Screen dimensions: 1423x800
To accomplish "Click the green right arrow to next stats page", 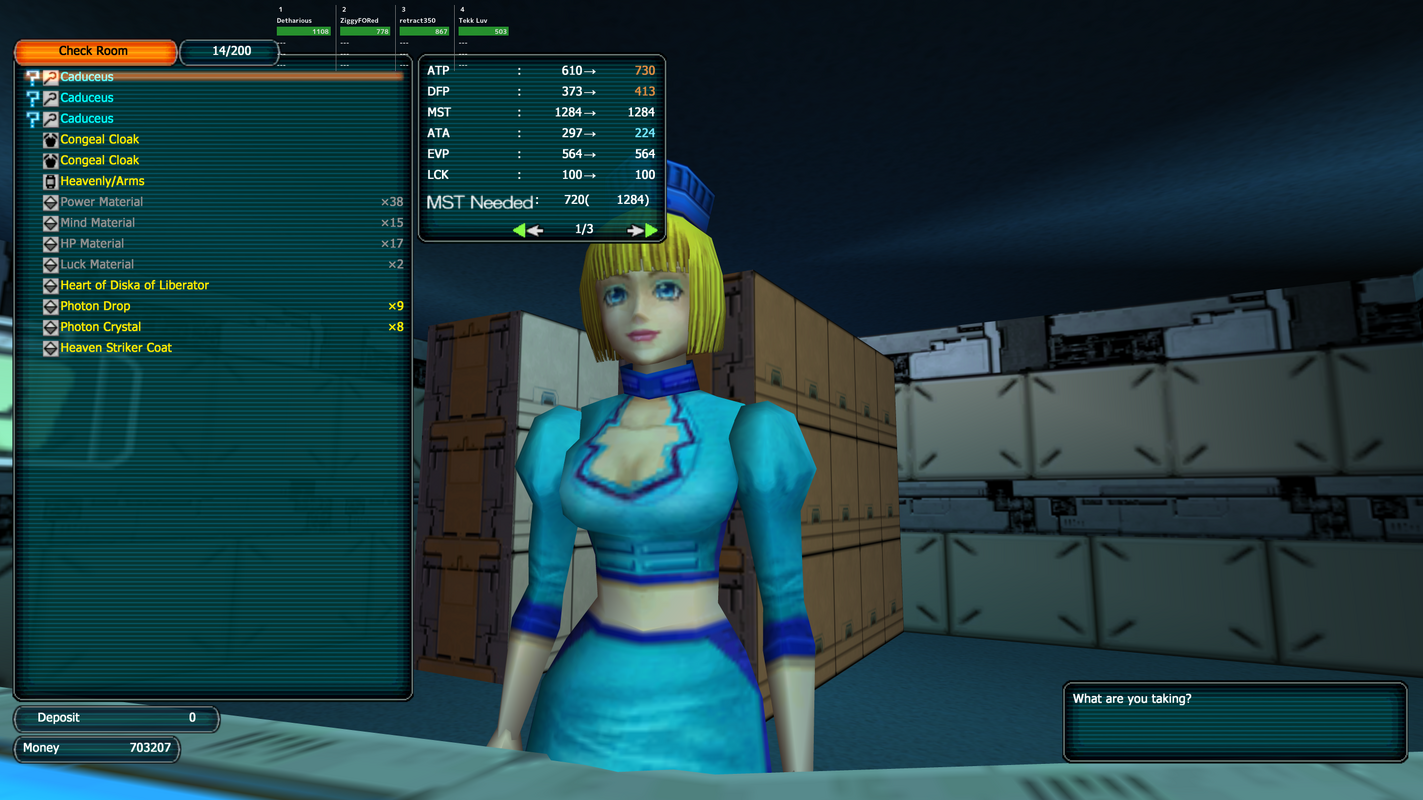I will click(651, 229).
